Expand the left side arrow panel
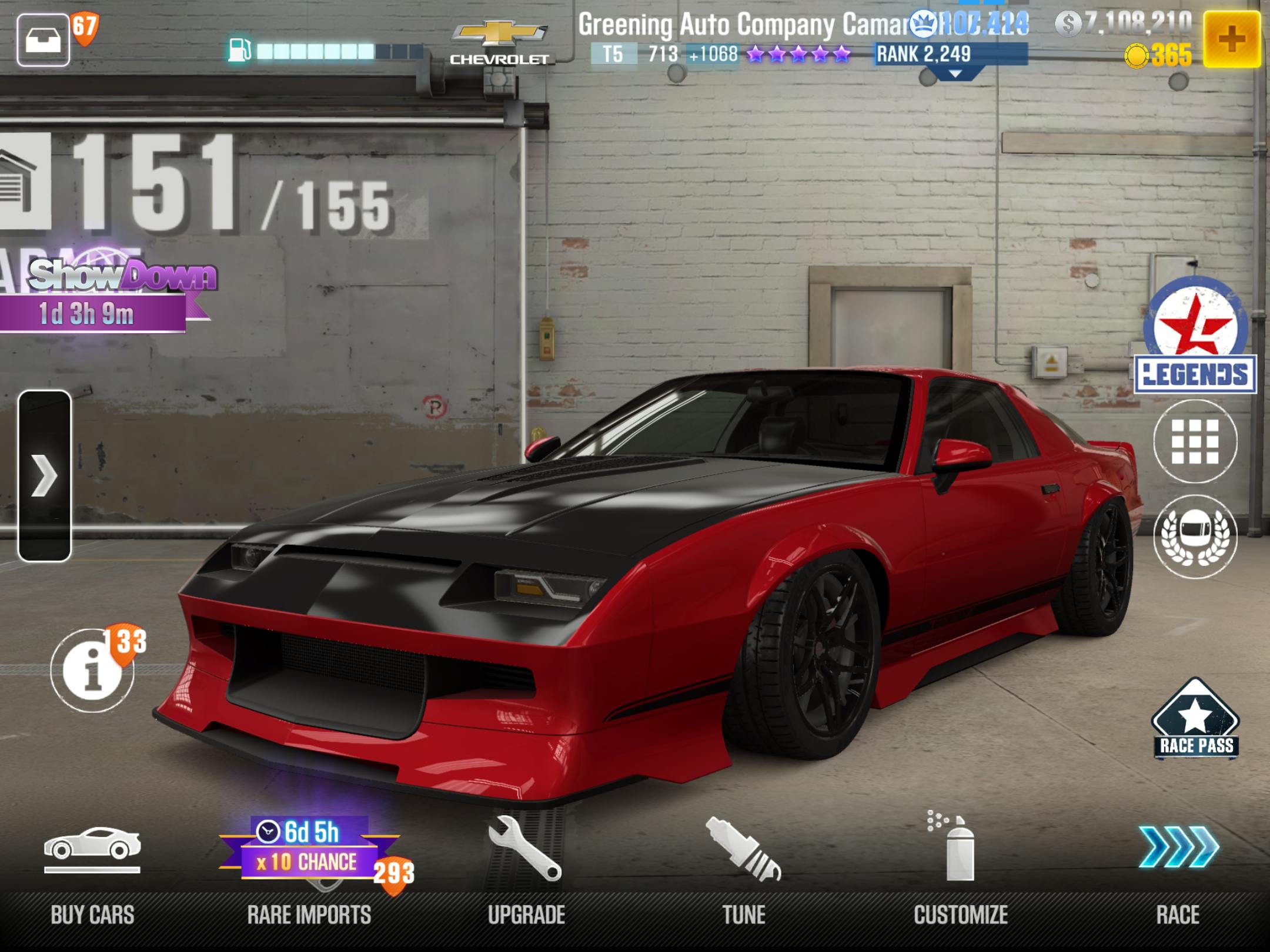Image resolution: width=1270 pixels, height=952 pixels. pyautogui.click(x=45, y=475)
